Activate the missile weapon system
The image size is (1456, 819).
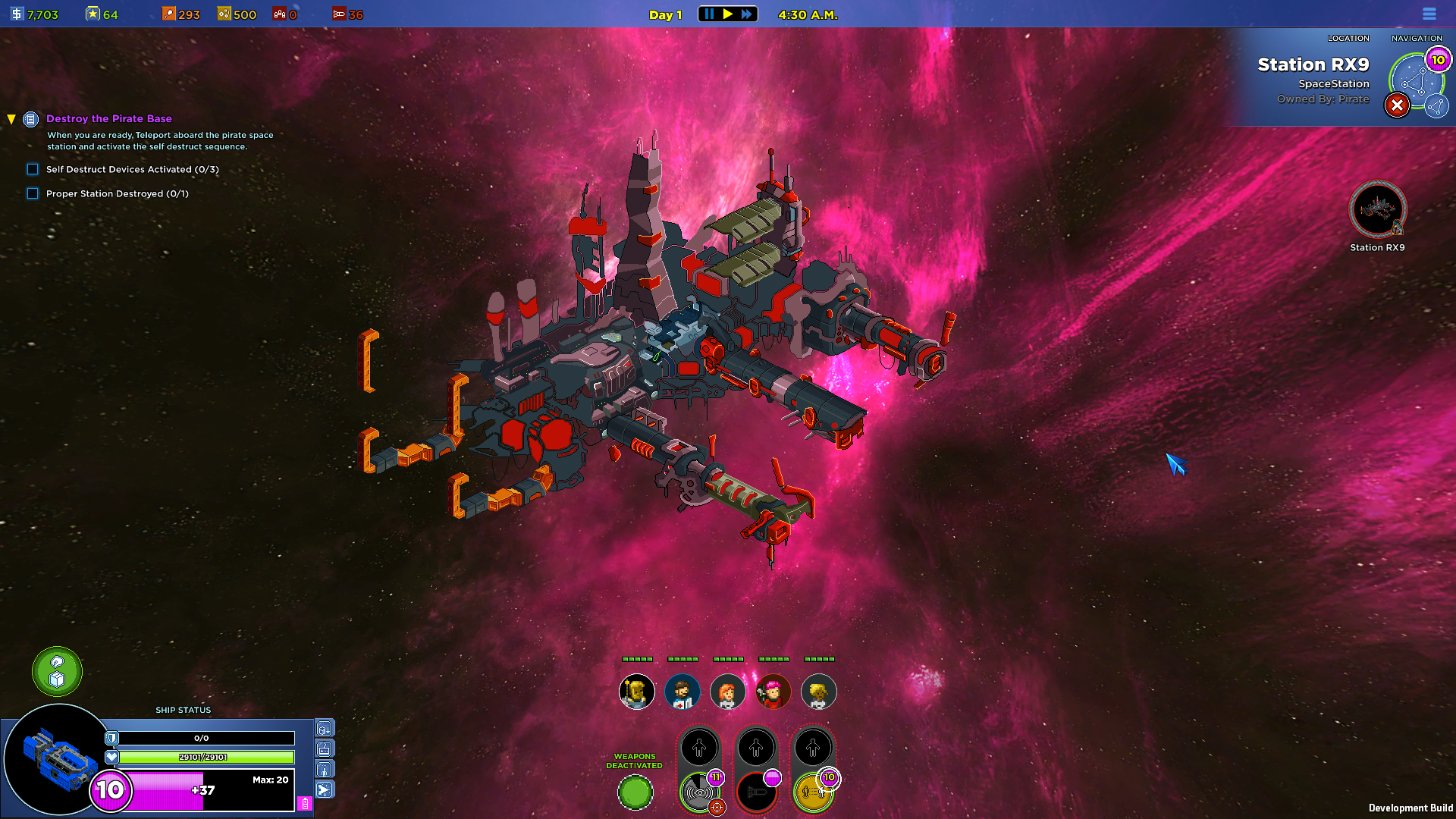pos(756,793)
